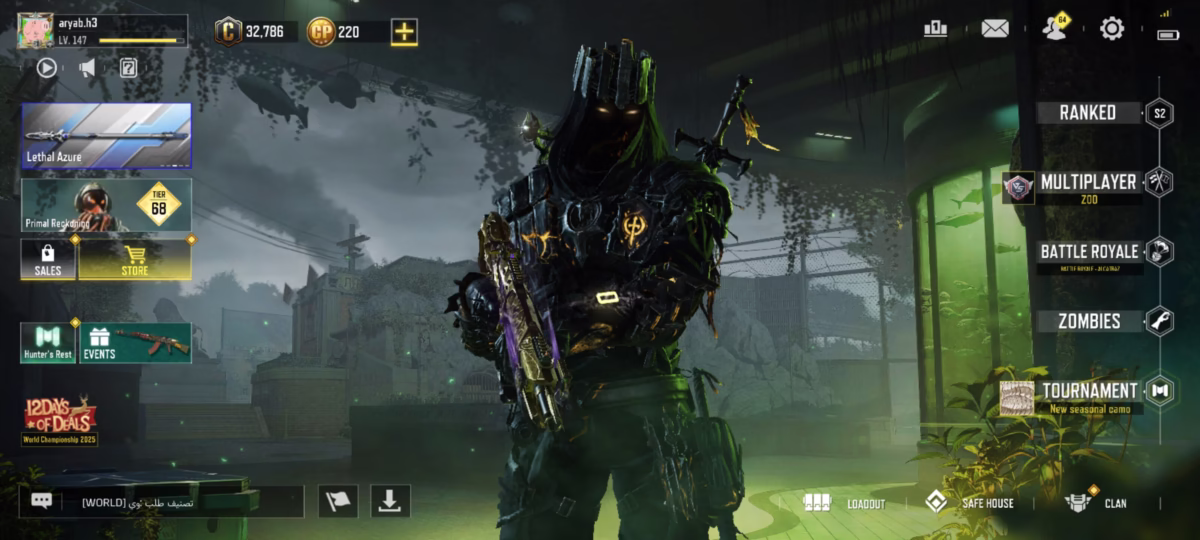Select the Ranked mode
1200x540 pixels.
point(1089,113)
